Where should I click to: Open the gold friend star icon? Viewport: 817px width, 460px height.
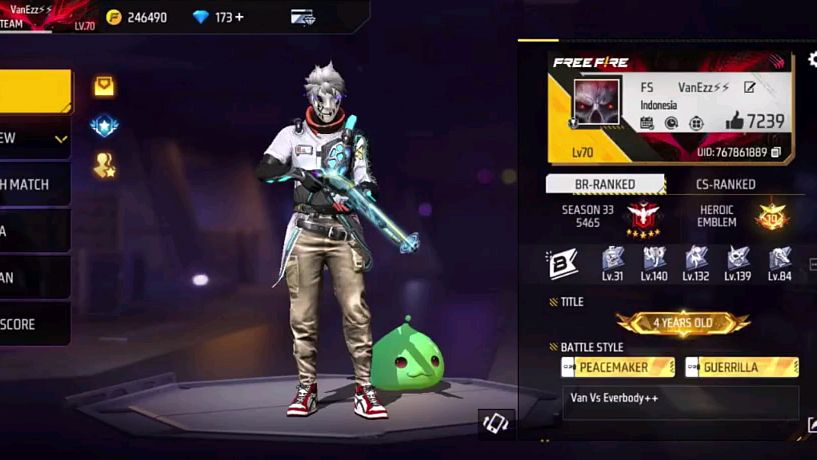(104, 165)
